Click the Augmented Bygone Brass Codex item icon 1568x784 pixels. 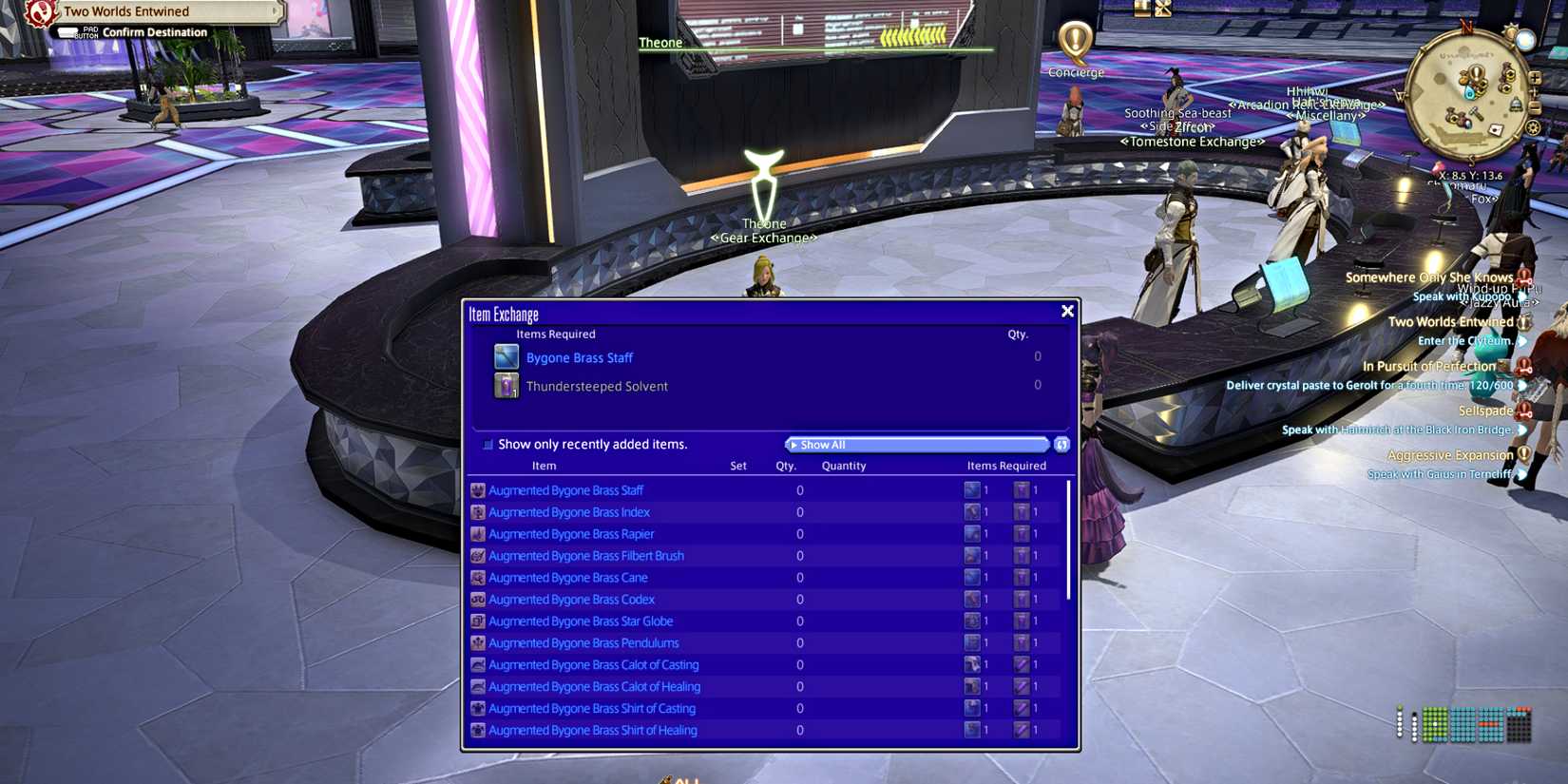(x=478, y=599)
